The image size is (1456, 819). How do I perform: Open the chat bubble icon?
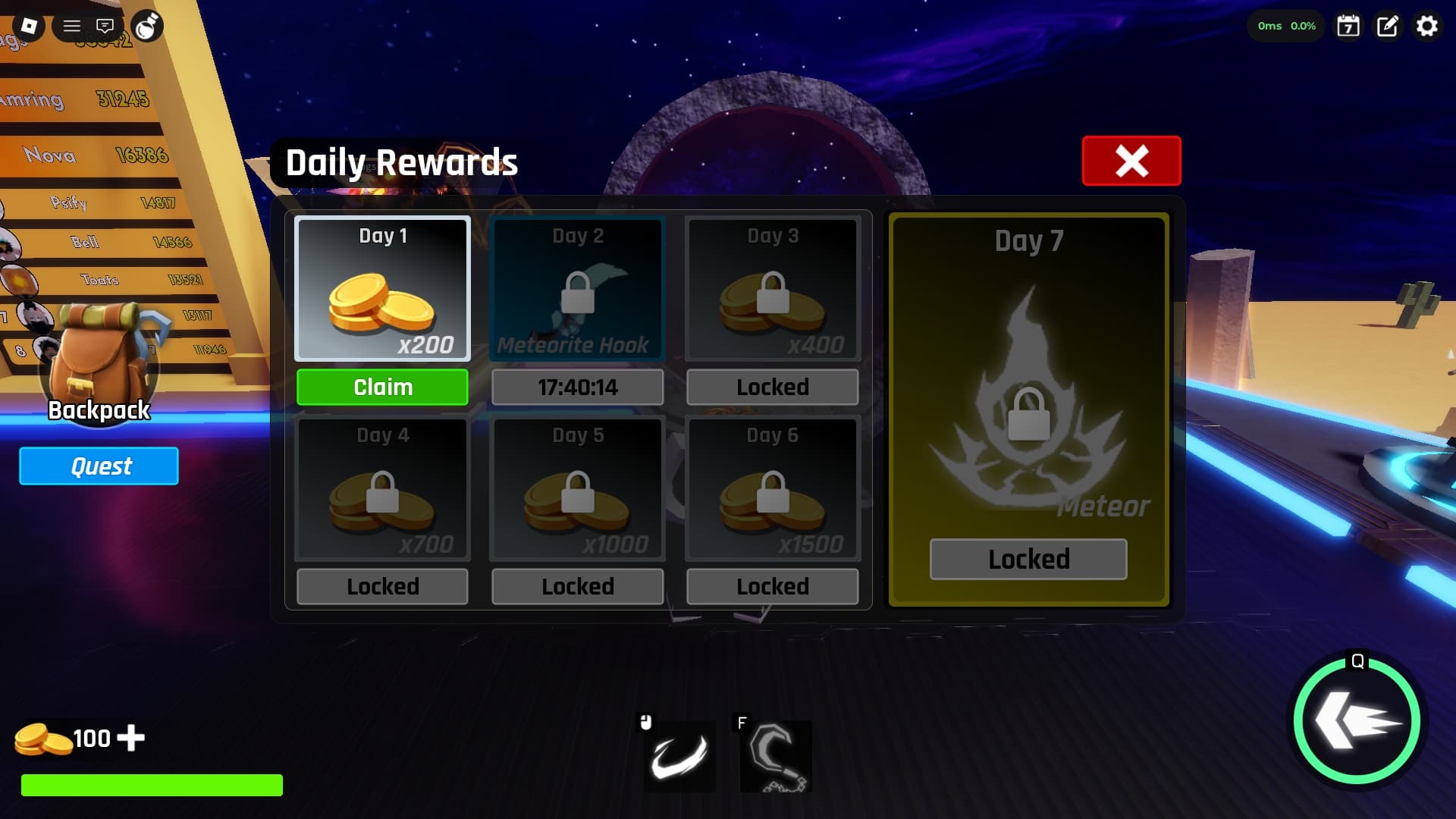pyautogui.click(x=105, y=25)
